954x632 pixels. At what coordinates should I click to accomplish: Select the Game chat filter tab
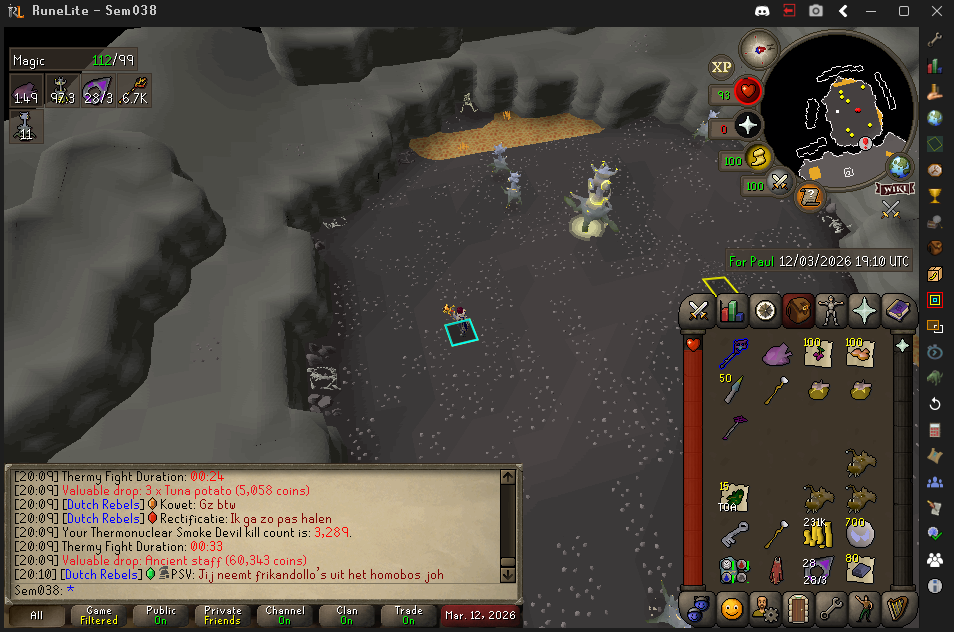(x=99, y=615)
